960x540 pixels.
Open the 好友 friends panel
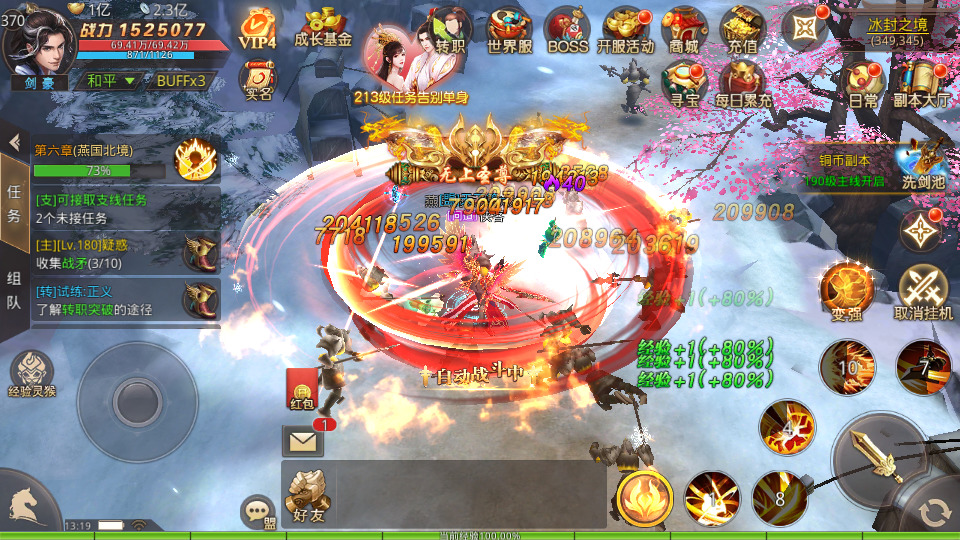[x=309, y=494]
